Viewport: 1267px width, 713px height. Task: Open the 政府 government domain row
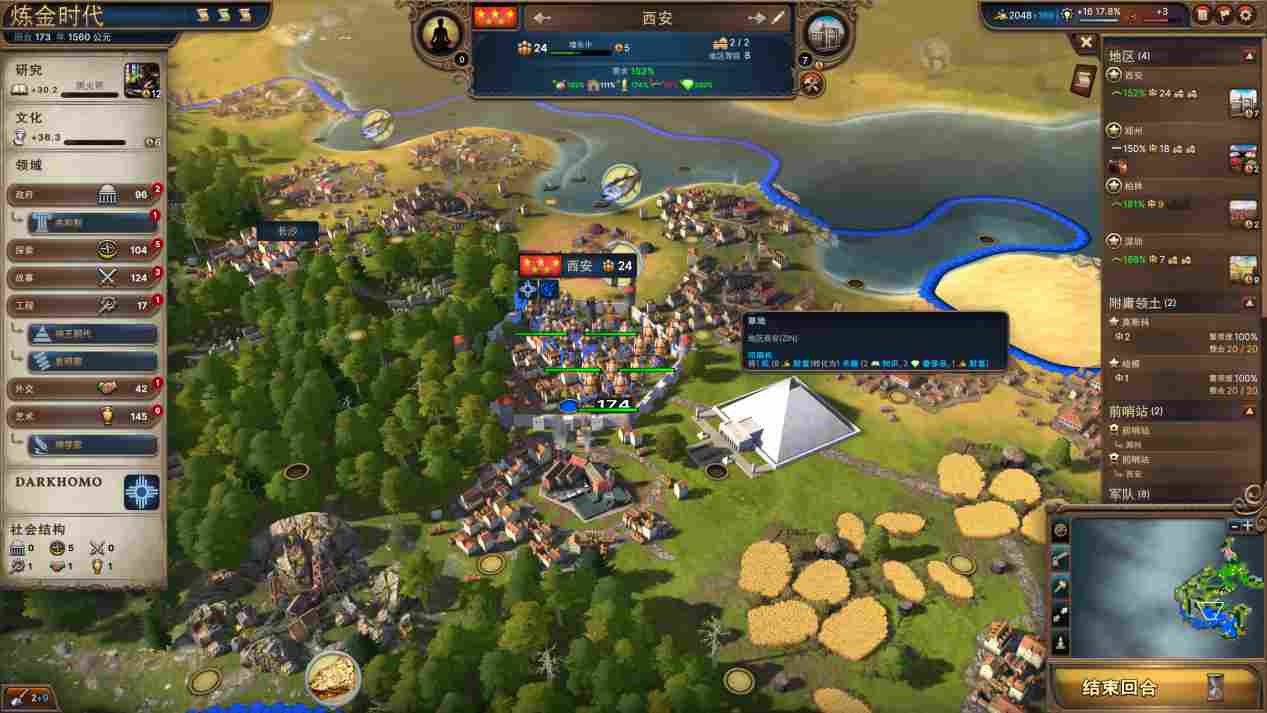[x=82, y=194]
